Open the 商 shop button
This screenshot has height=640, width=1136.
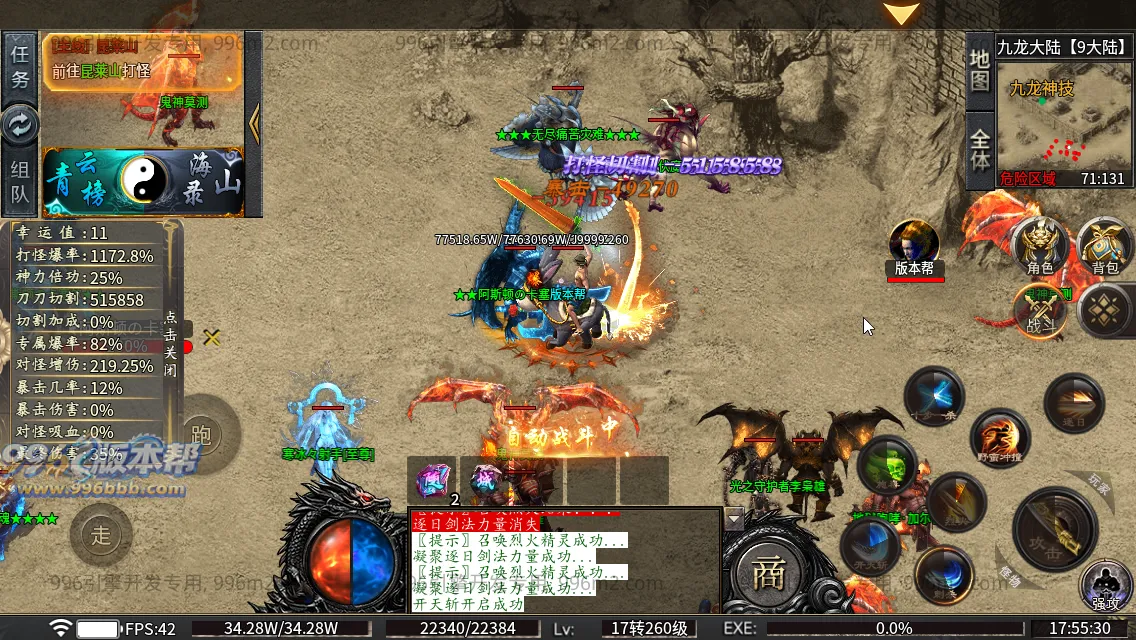pyautogui.click(x=768, y=574)
